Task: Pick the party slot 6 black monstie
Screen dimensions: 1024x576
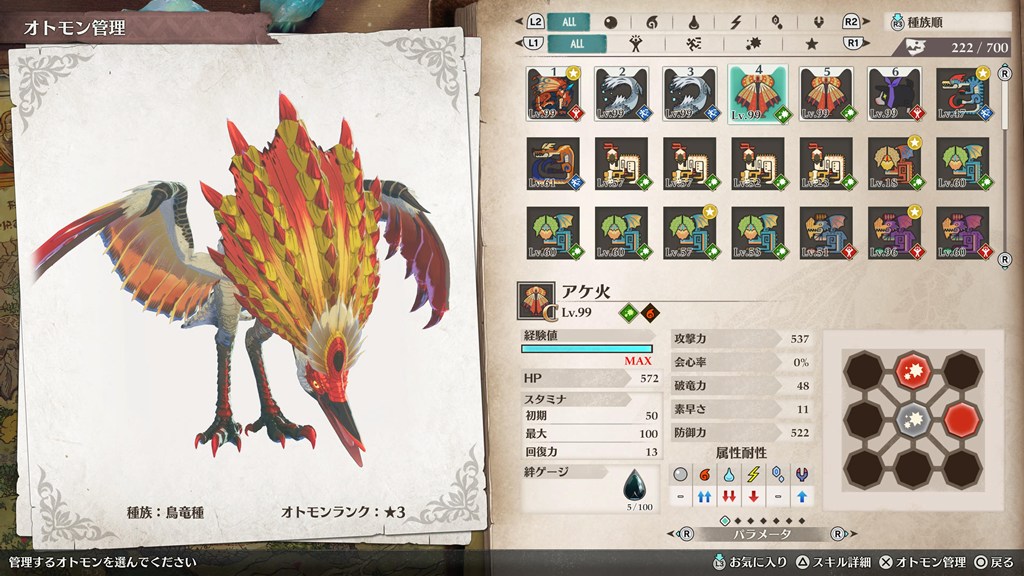Action: click(x=894, y=94)
